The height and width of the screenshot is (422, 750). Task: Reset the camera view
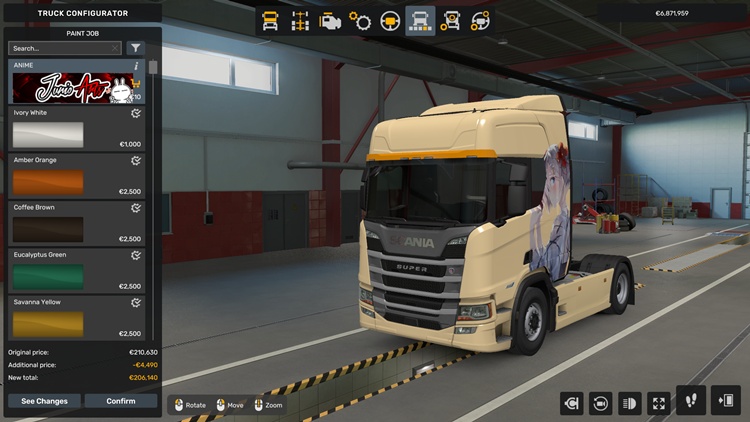point(601,403)
